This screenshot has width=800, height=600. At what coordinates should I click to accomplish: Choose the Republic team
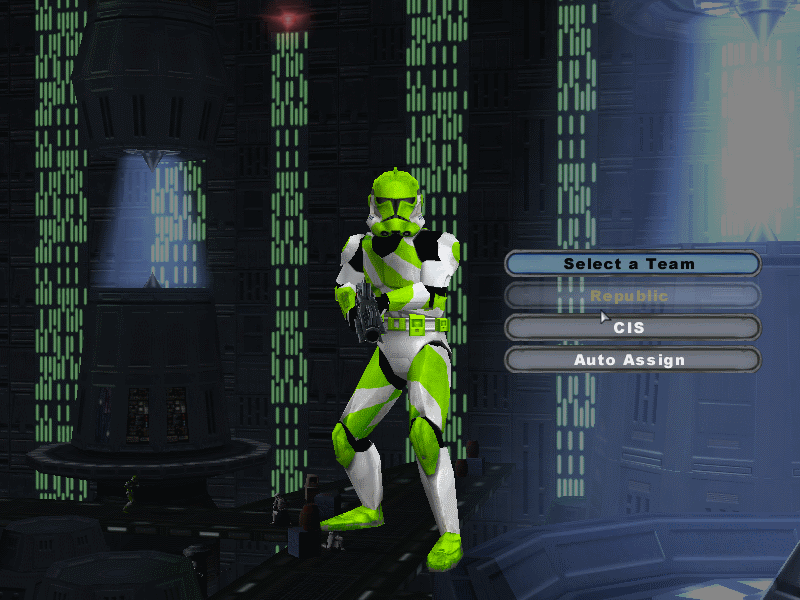[631, 296]
